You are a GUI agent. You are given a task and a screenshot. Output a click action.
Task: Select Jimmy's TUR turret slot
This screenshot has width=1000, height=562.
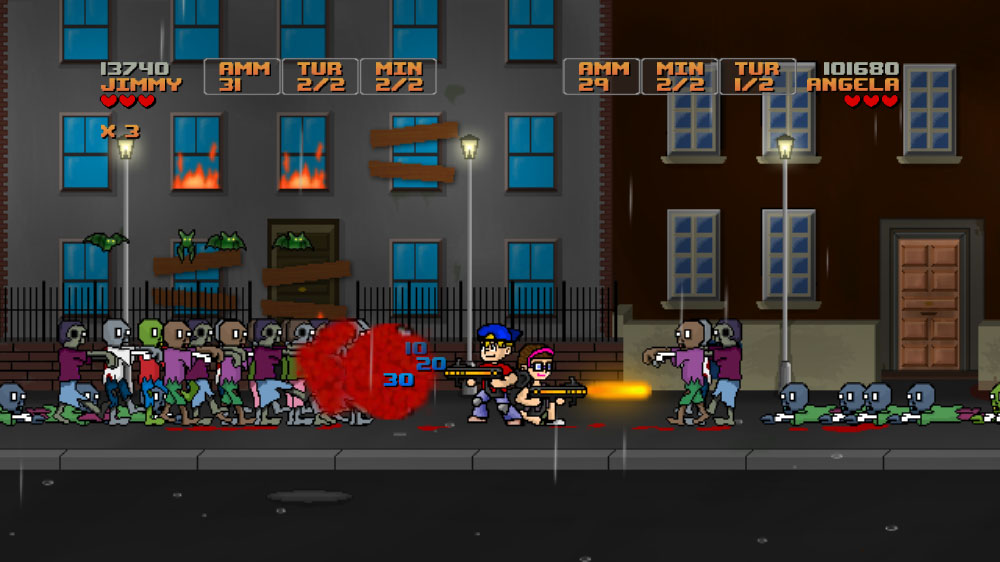[320, 77]
